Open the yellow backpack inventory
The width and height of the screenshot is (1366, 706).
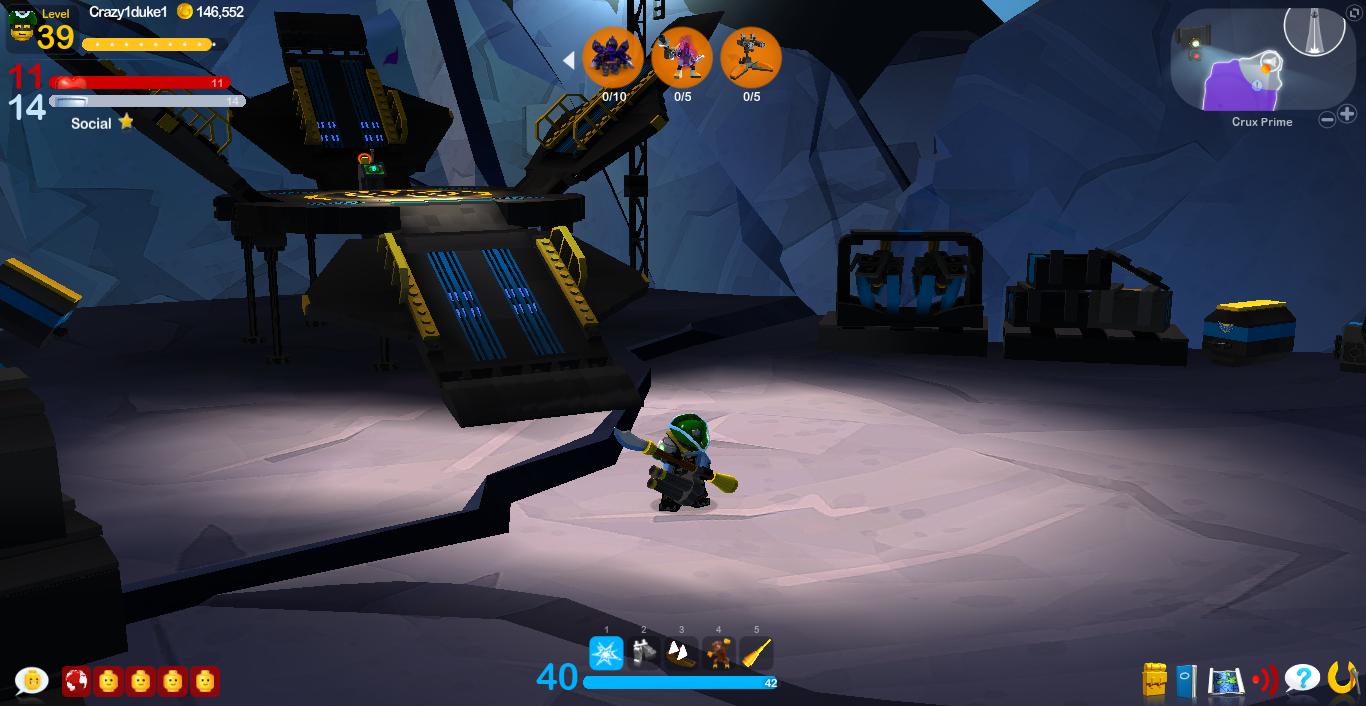1155,680
